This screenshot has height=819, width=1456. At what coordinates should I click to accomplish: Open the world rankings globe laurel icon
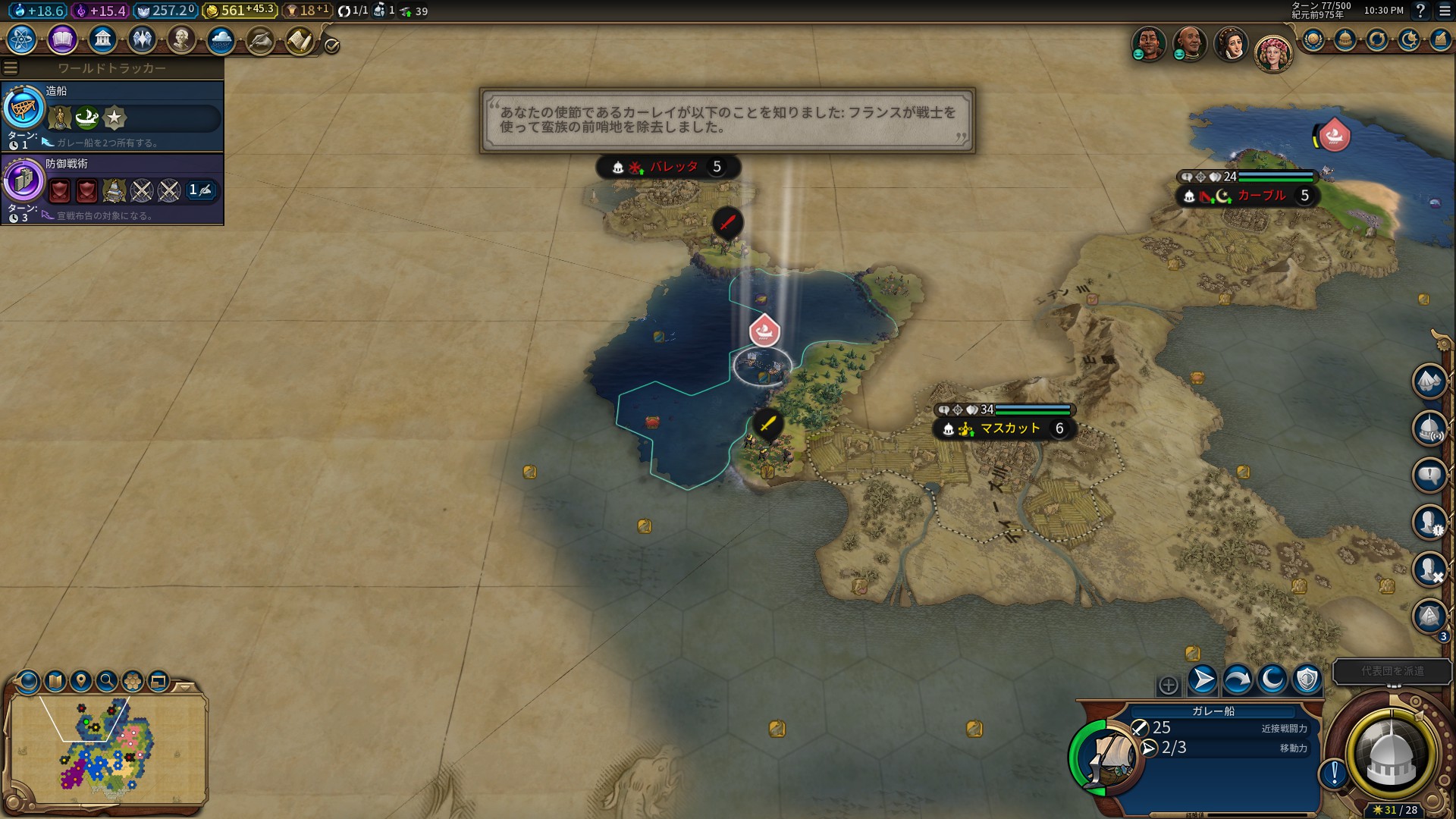[1313, 39]
